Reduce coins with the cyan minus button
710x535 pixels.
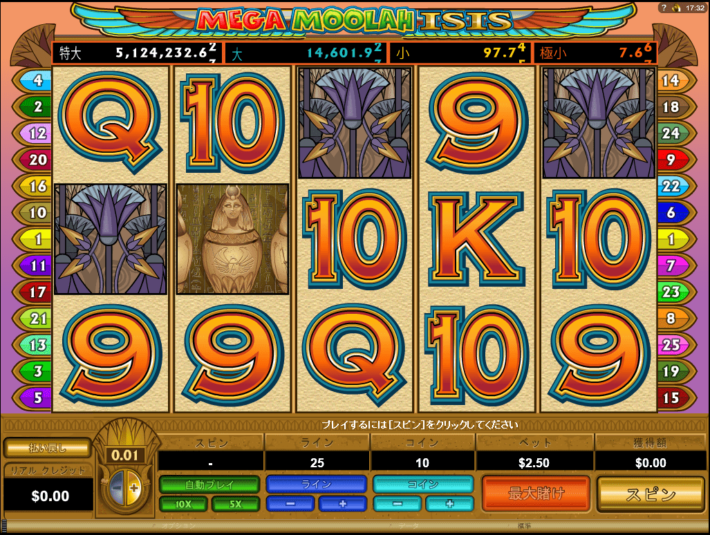[398, 504]
